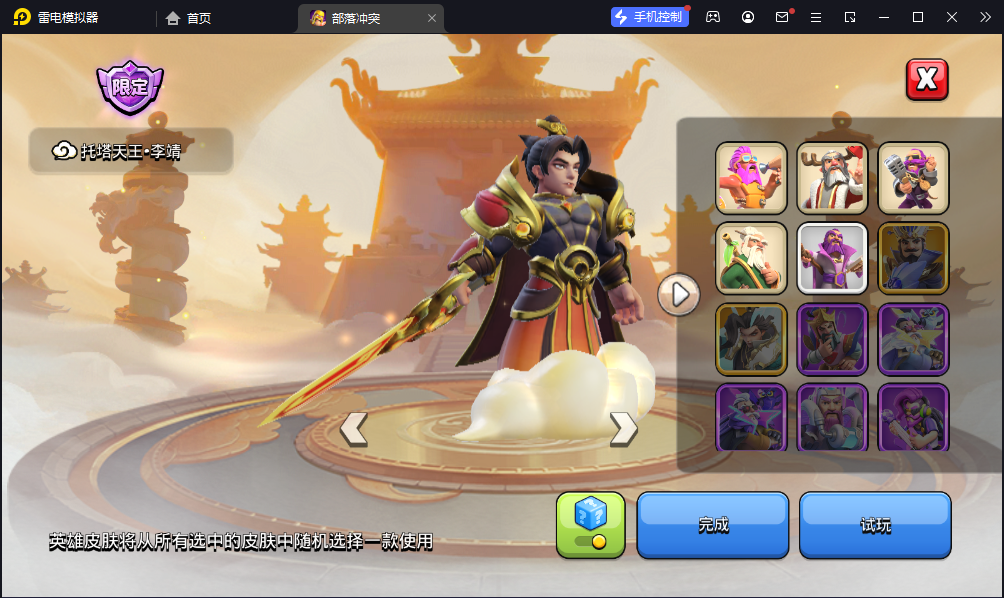
Task: Select the pink-haired summer warden skin
Action: pos(751,178)
